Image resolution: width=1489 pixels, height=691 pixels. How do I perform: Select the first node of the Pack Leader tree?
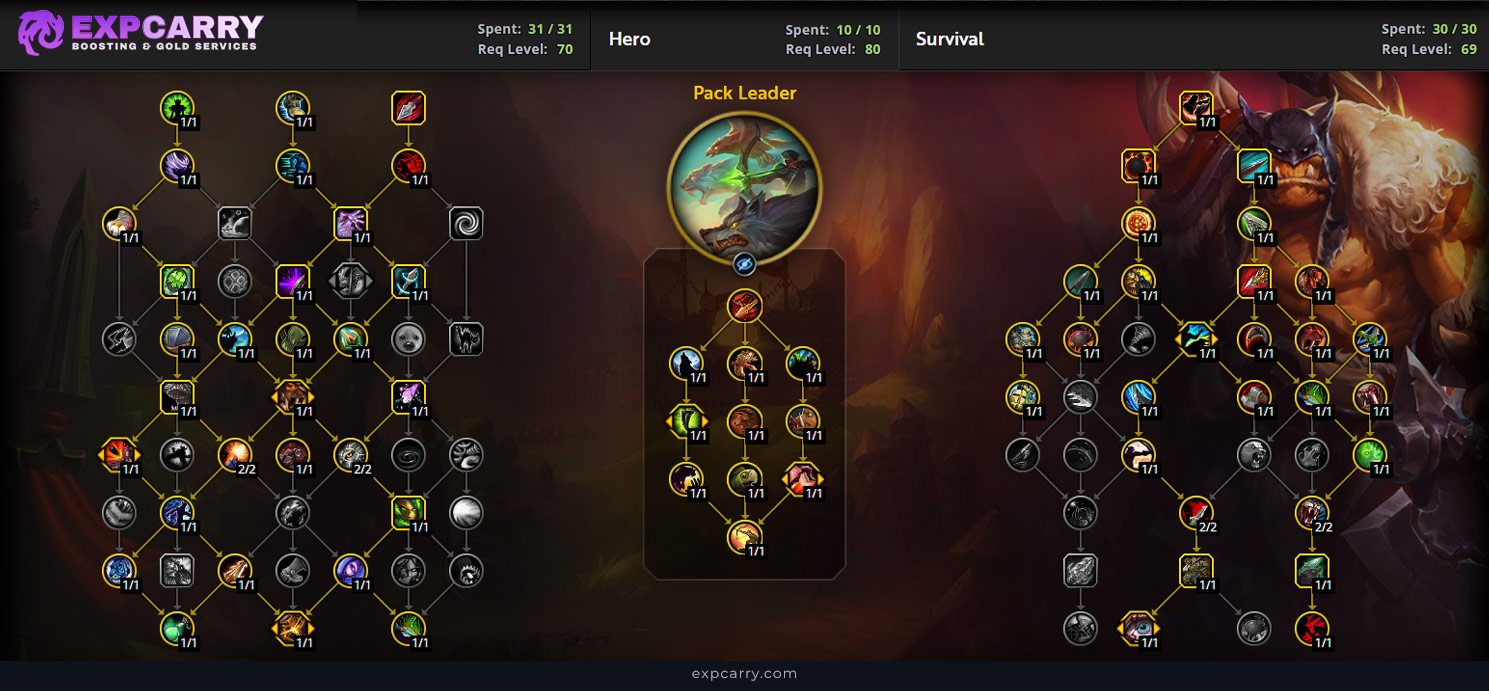(744, 305)
